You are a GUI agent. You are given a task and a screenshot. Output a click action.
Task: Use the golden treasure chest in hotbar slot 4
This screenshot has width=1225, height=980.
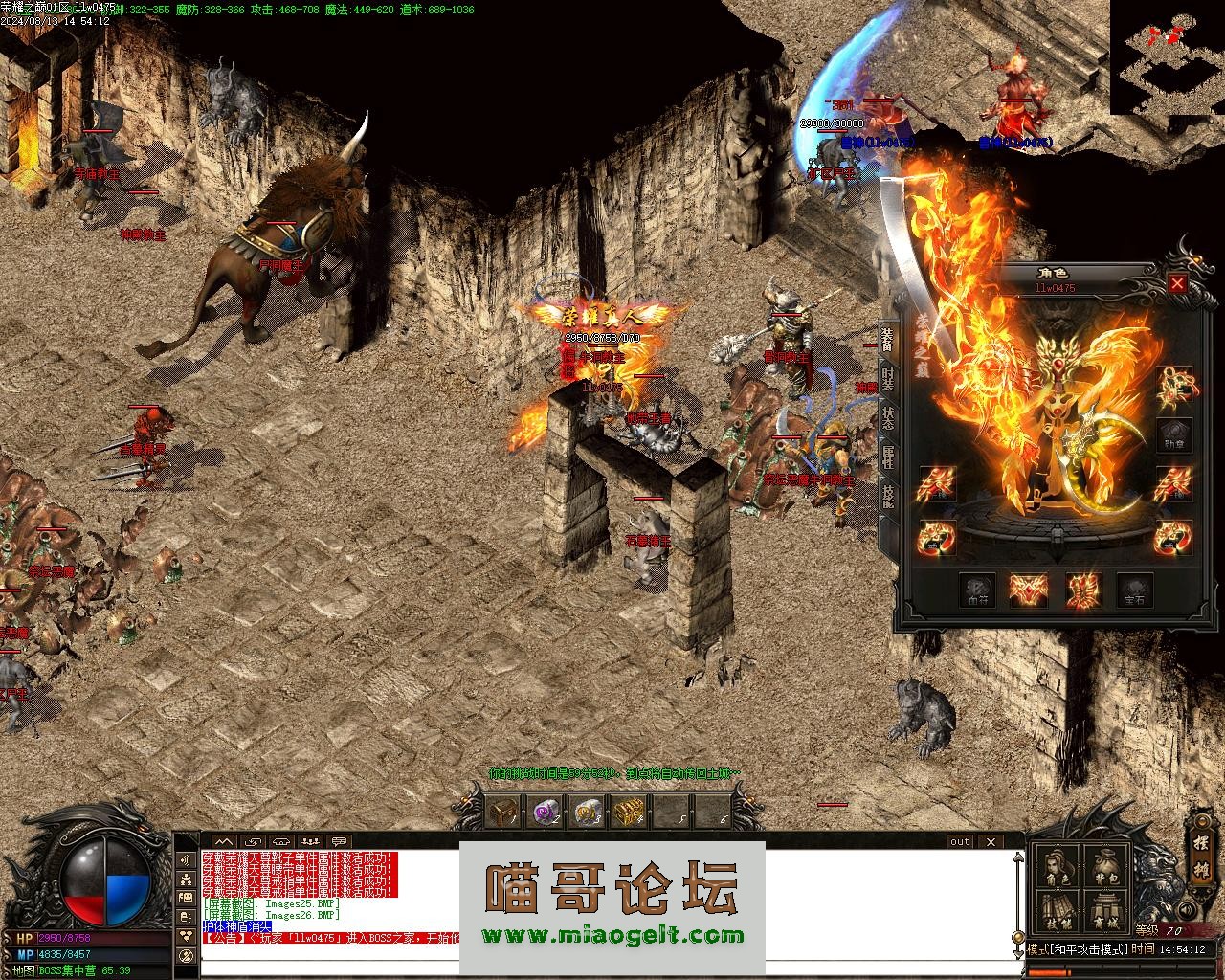(628, 812)
